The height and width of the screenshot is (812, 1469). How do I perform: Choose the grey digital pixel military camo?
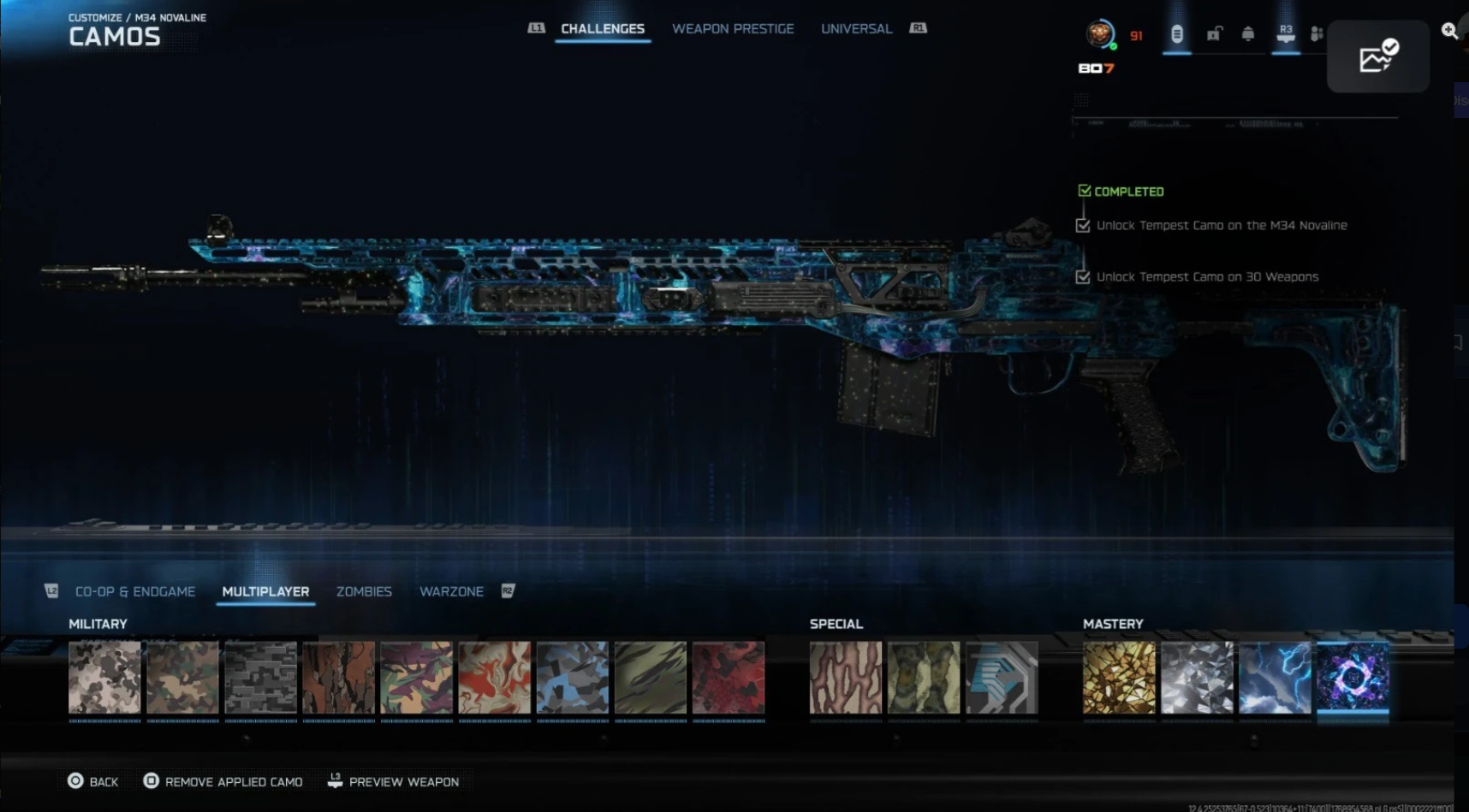click(260, 678)
